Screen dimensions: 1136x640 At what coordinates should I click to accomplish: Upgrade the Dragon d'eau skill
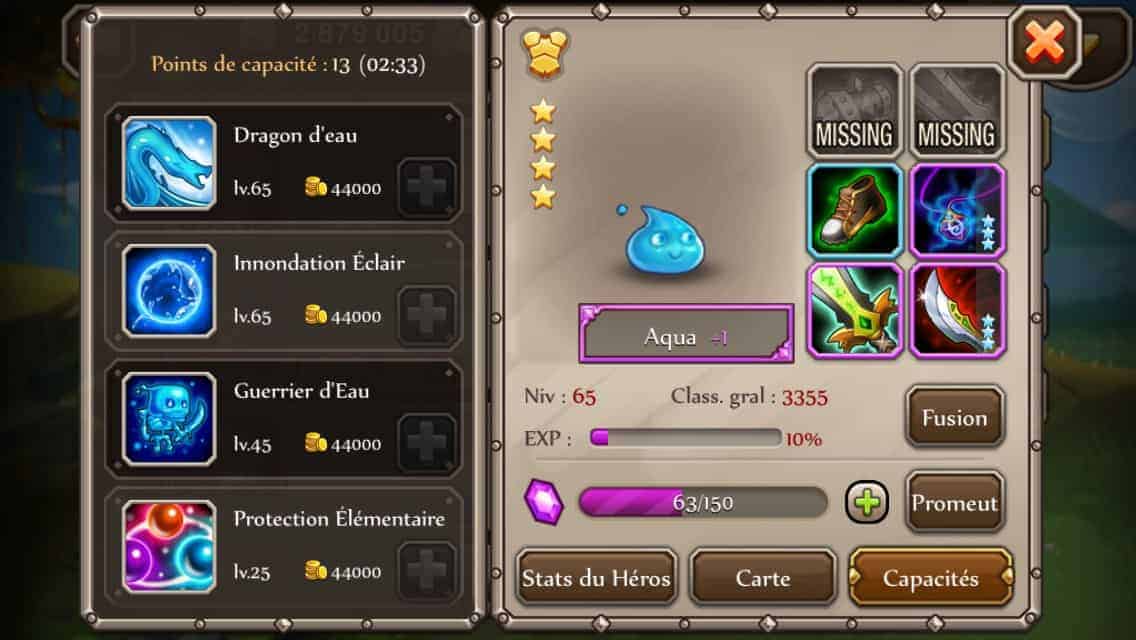tap(427, 188)
